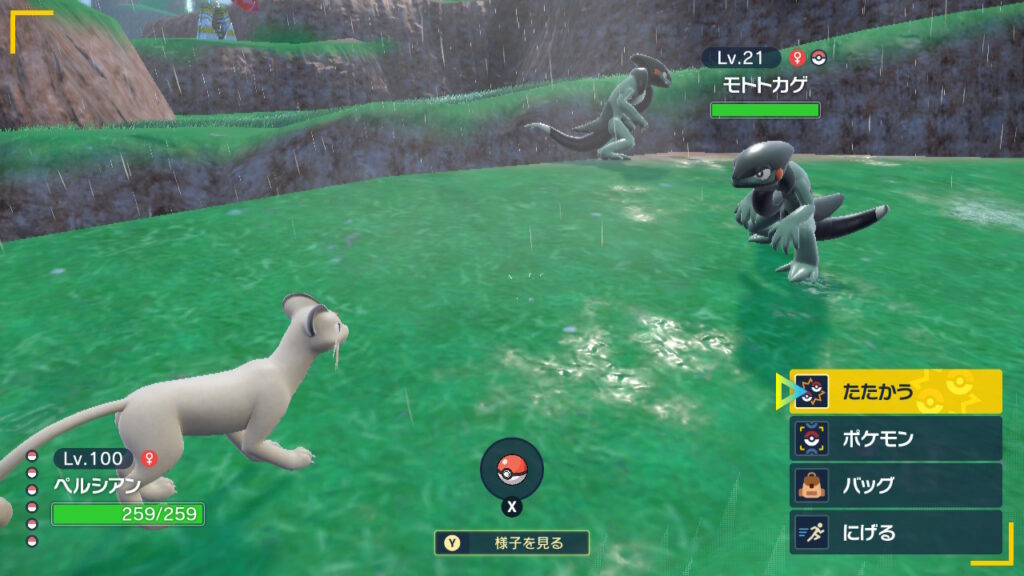Select たたかう to fight
Image resolution: width=1024 pixels, height=576 pixels.
(895, 392)
